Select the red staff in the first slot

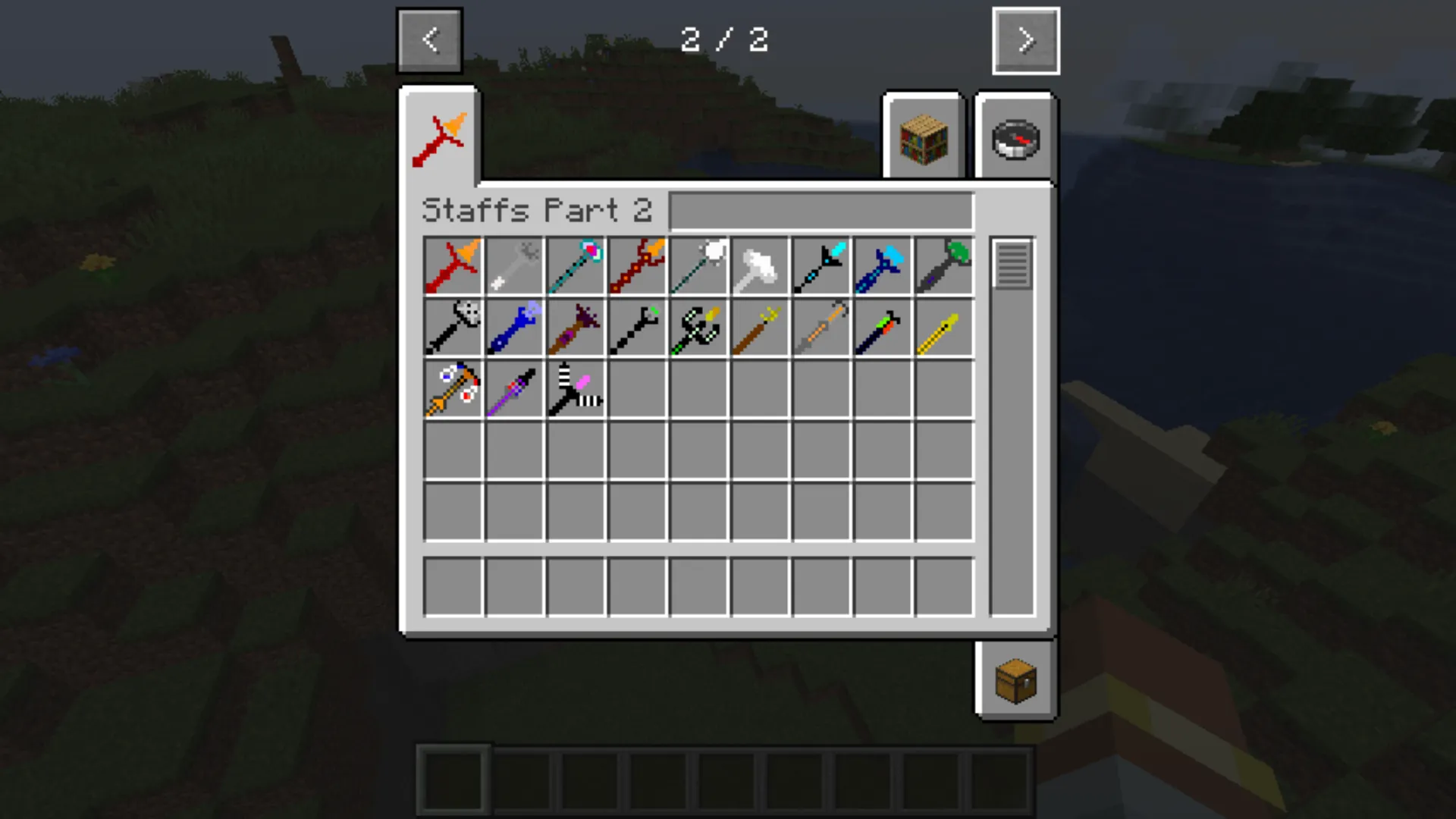pos(453,265)
